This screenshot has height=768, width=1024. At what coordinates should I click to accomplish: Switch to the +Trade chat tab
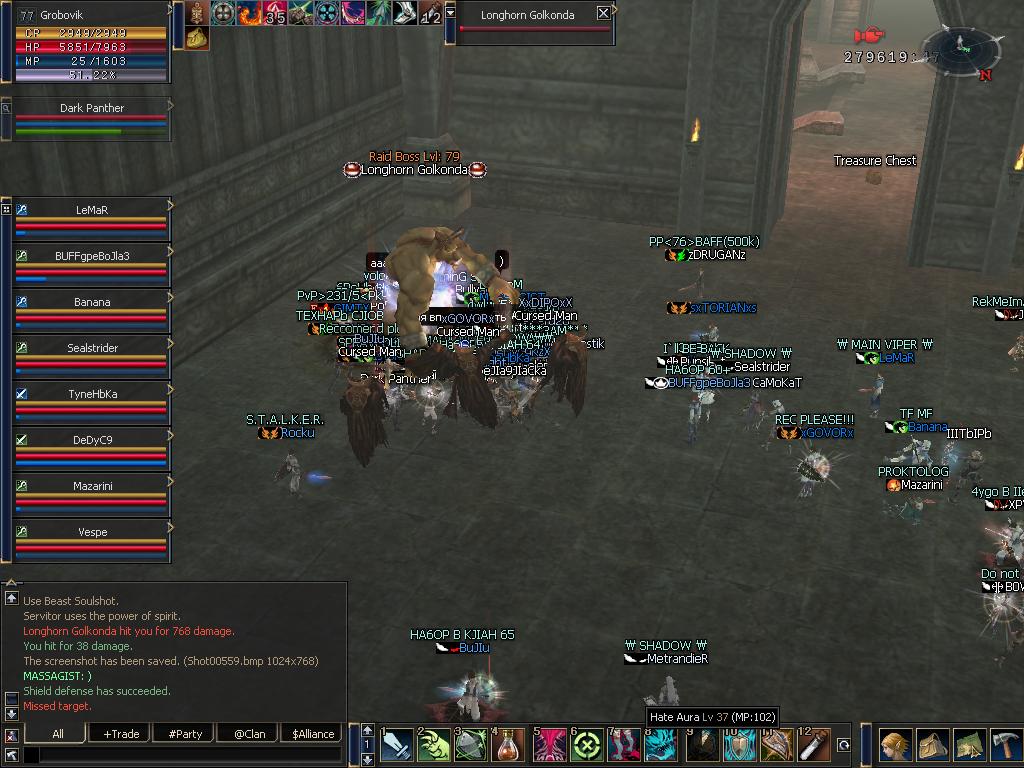[x=121, y=733]
